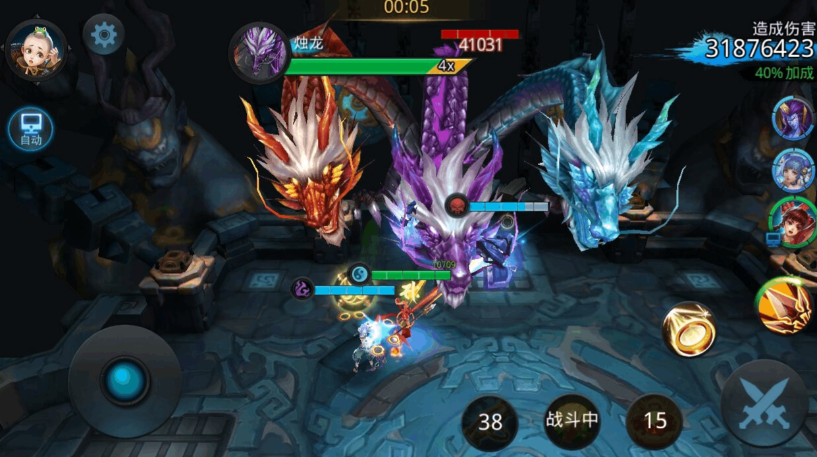Viewport: 817px width, 457px height.
Task: Tap the skill on 38 cooldown
Action: [490, 421]
